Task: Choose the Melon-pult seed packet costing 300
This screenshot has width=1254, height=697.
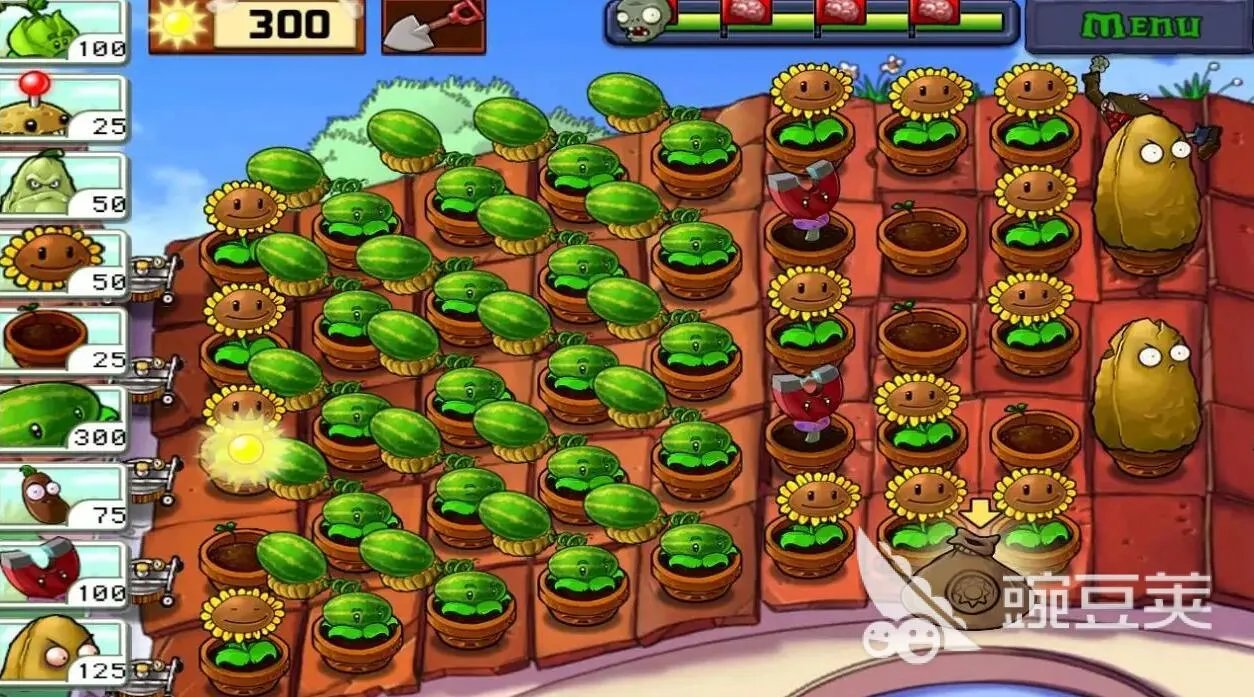Action: click(x=62, y=418)
